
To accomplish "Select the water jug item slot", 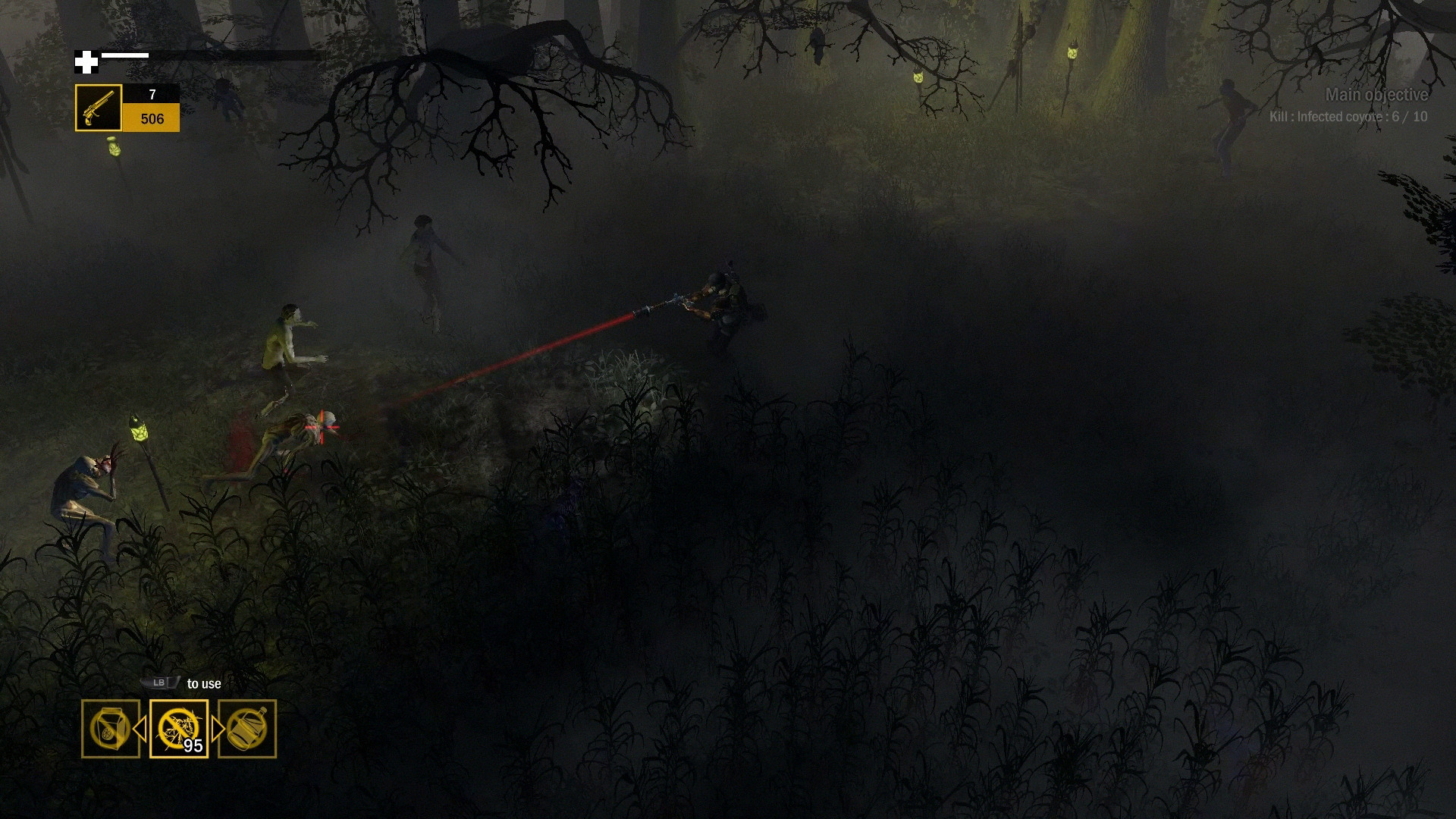I will click(x=247, y=729).
